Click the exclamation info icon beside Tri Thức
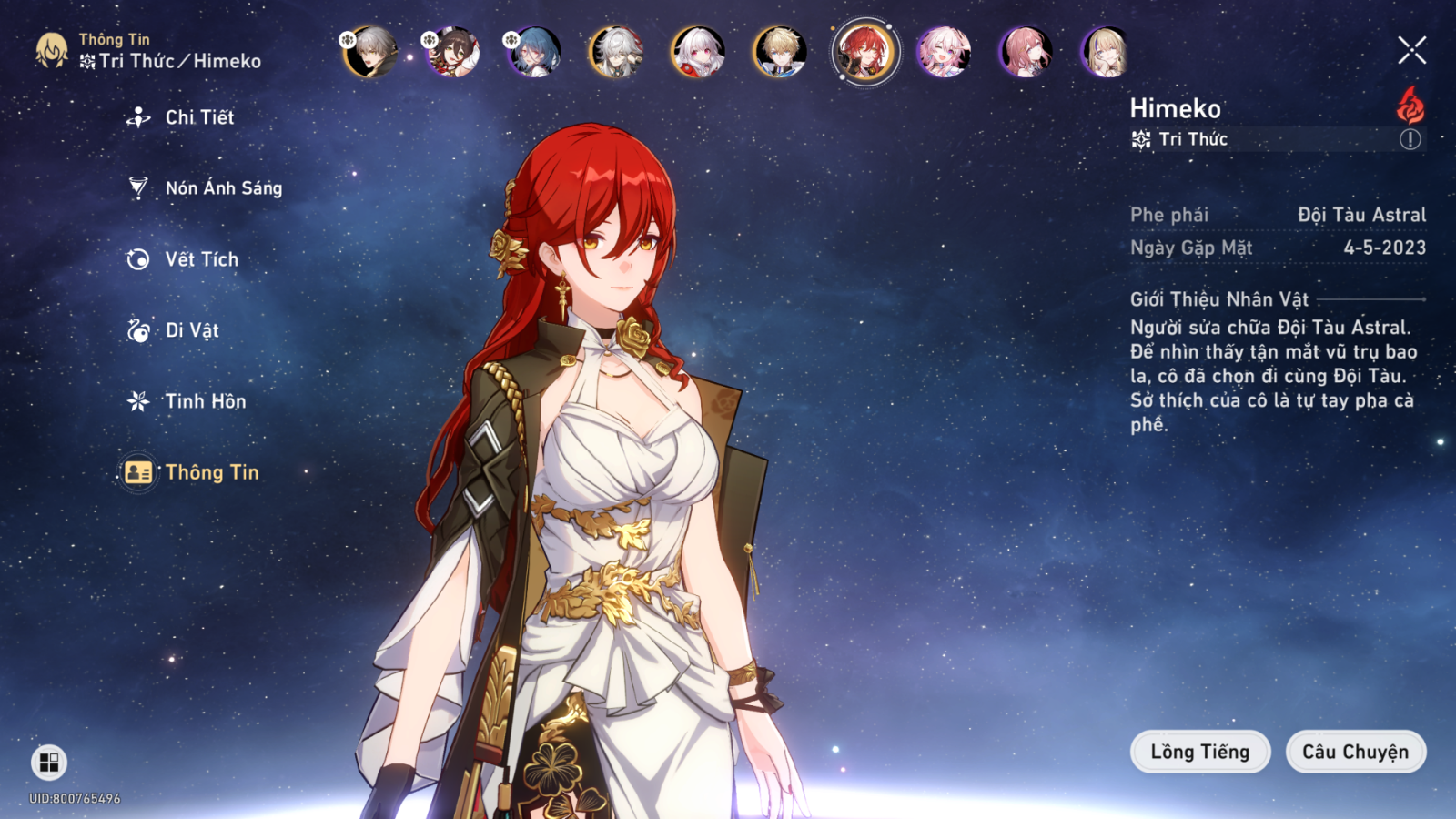This screenshot has width=1456, height=819. coord(1410,139)
